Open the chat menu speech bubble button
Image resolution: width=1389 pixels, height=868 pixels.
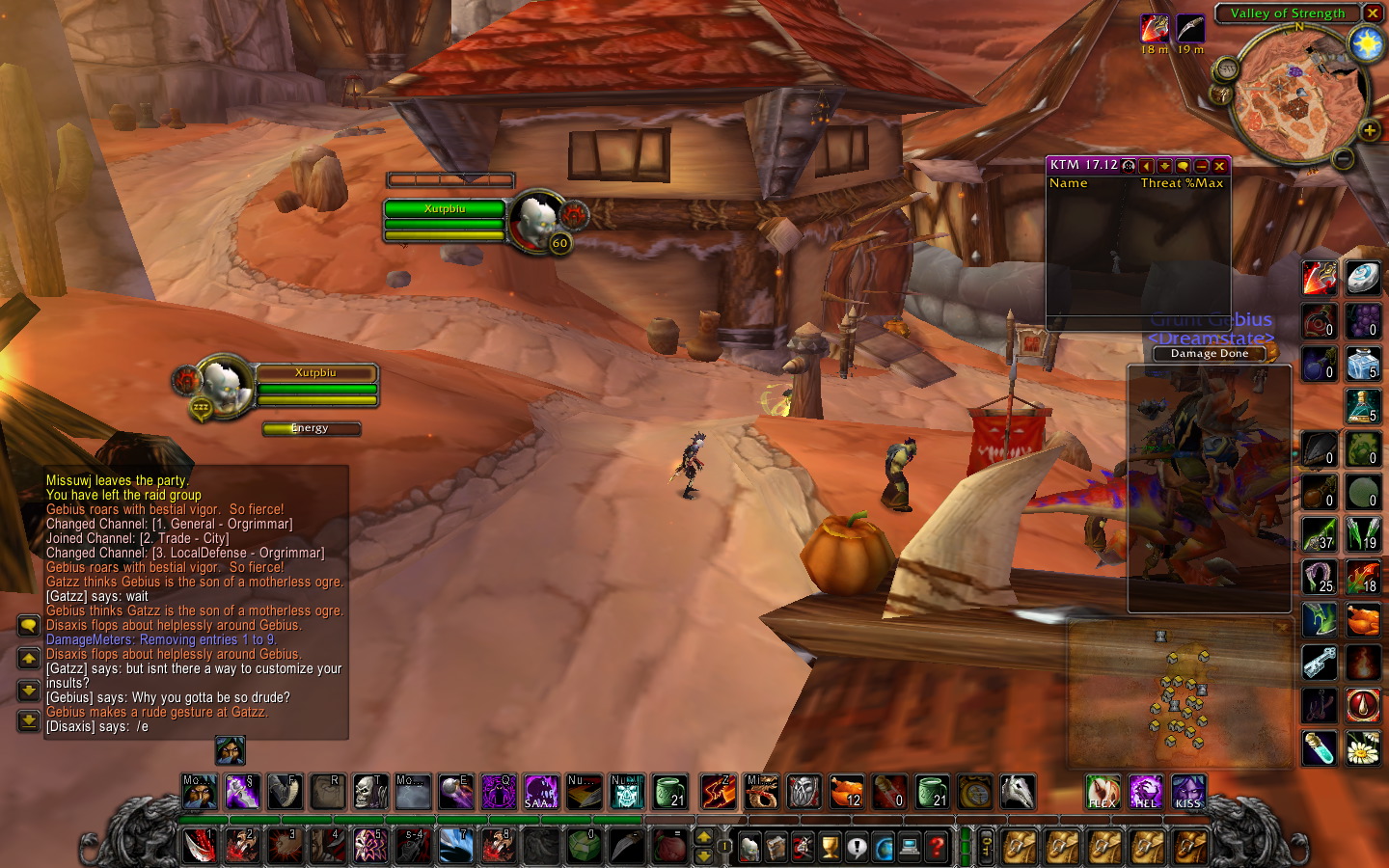28,626
